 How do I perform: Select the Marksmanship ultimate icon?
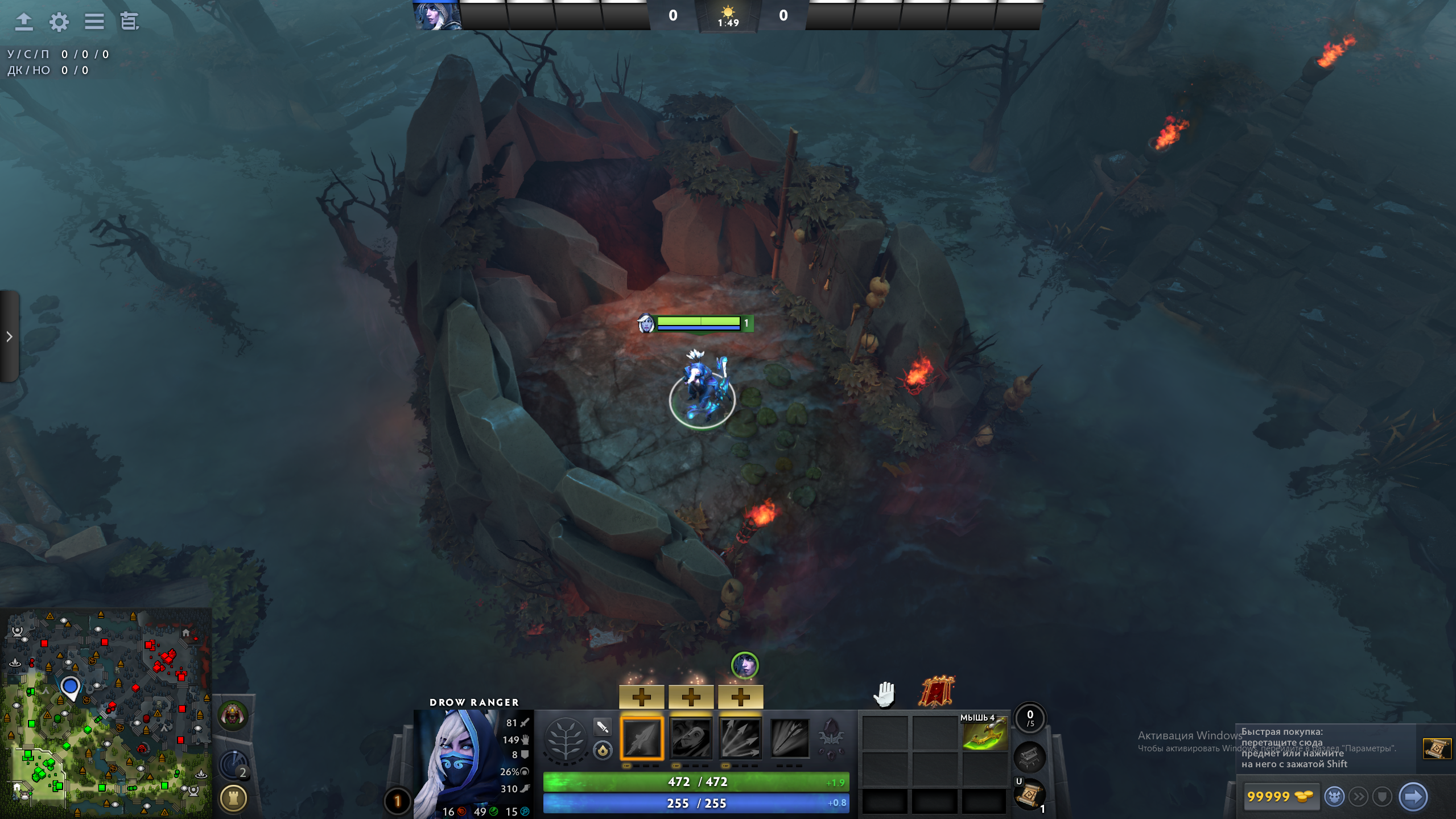[790, 738]
